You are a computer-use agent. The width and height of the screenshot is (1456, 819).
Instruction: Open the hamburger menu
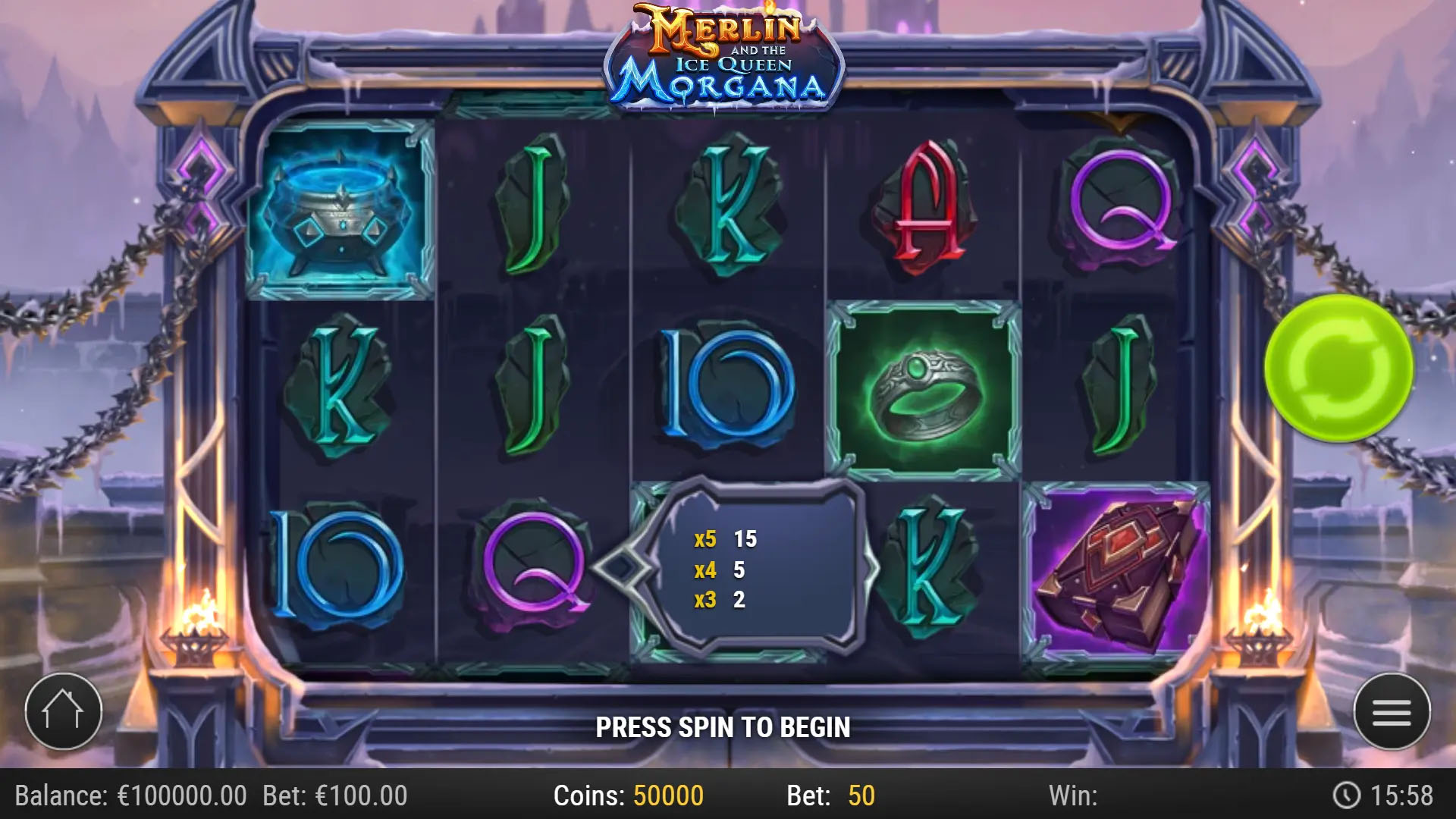[x=1393, y=711]
